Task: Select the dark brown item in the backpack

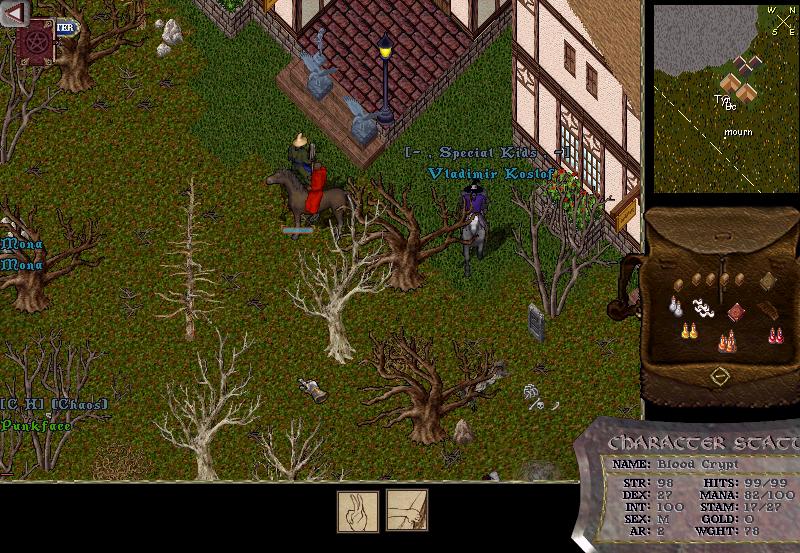Action: click(x=768, y=311)
